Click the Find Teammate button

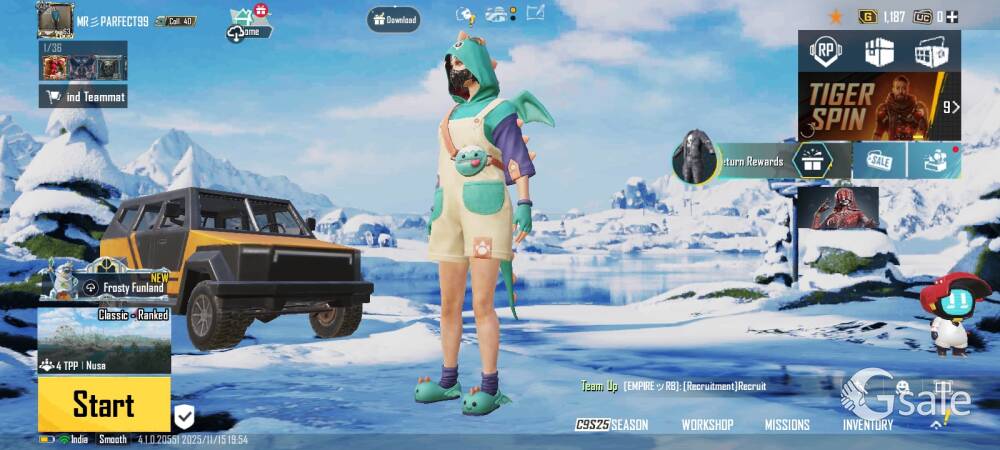click(x=83, y=96)
